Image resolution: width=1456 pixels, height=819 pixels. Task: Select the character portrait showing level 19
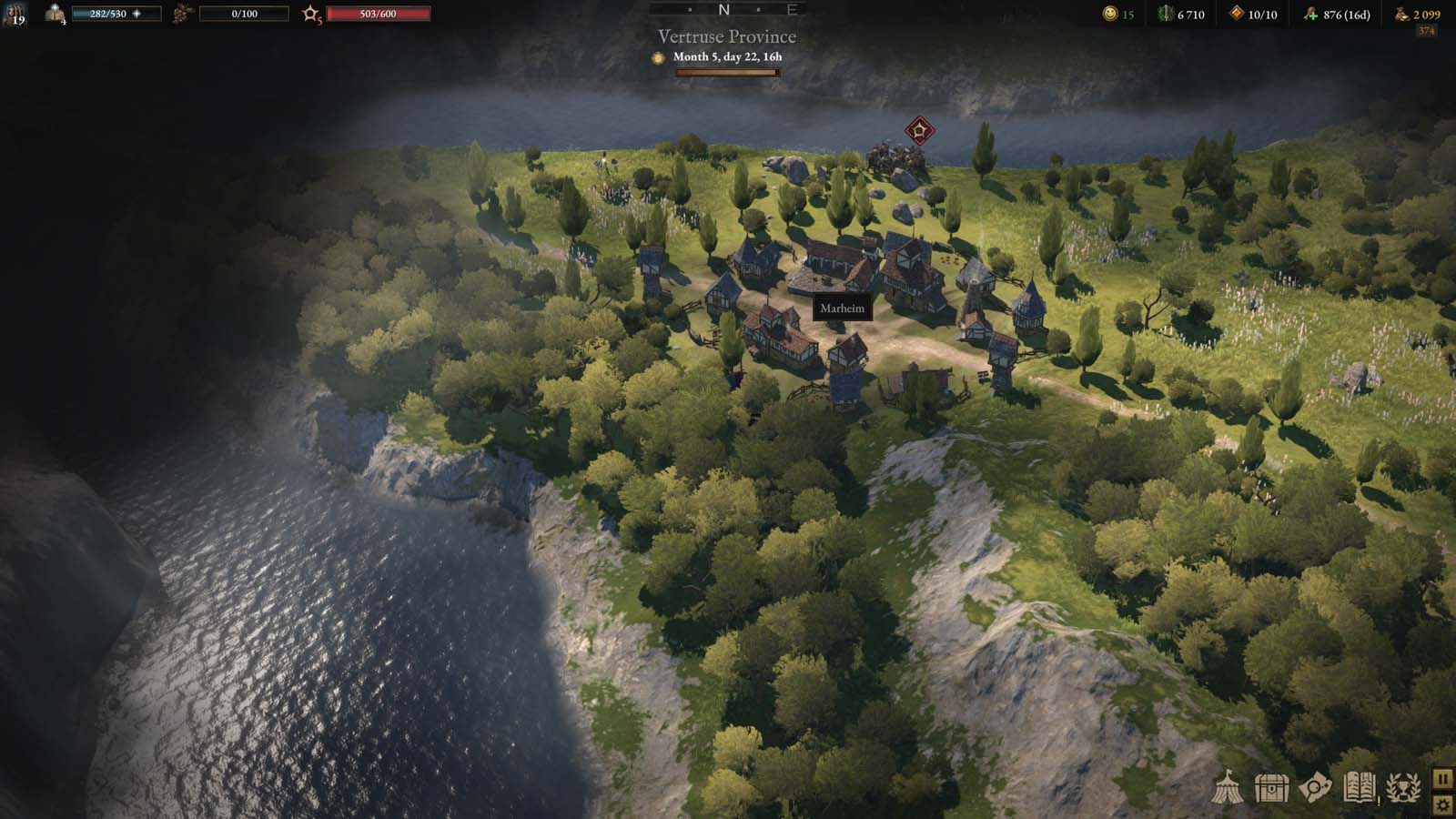tap(15, 14)
